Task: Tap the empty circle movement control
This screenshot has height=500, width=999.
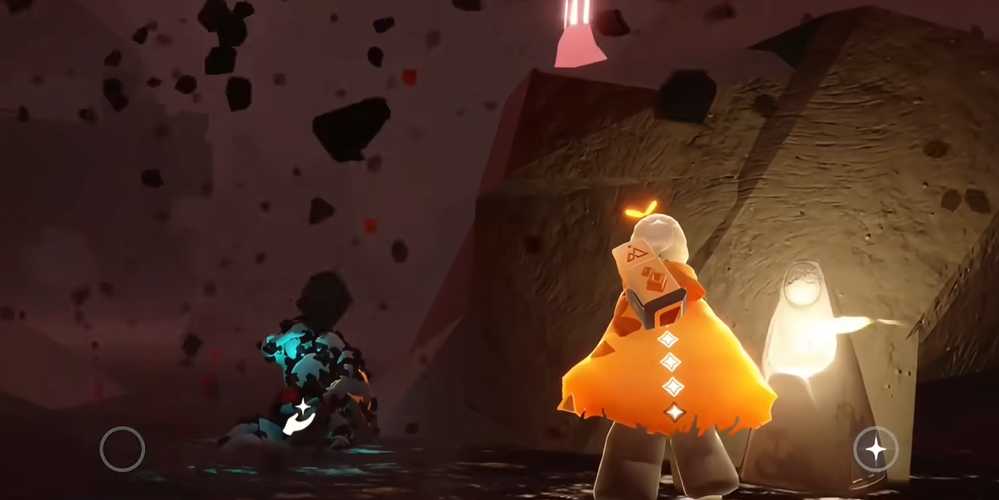Action: pyautogui.click(x=122, y=449)
